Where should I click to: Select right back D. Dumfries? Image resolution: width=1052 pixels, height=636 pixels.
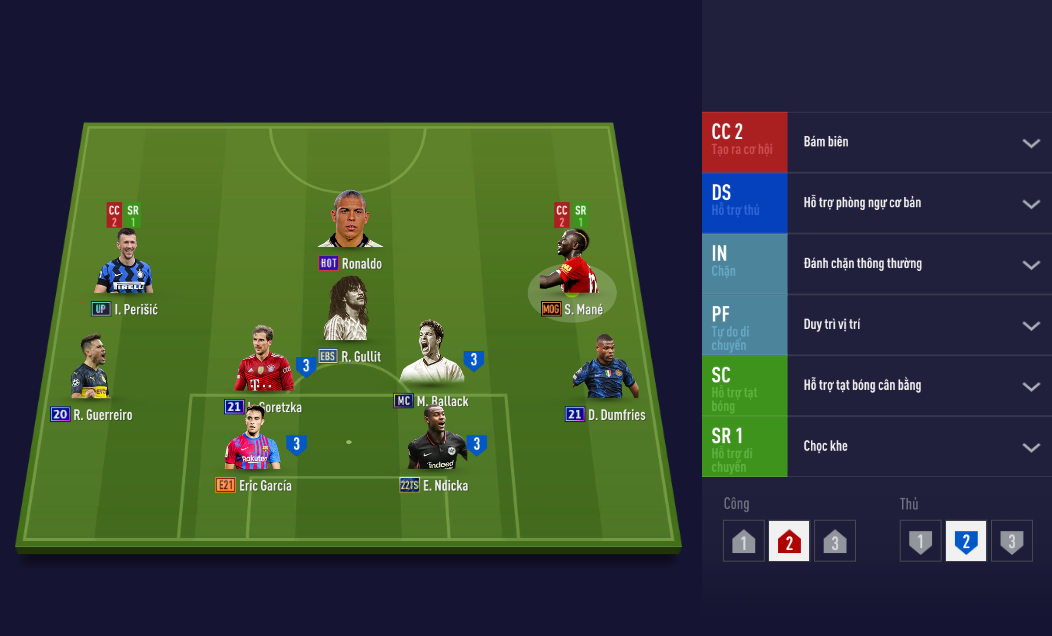pos(604,369)
